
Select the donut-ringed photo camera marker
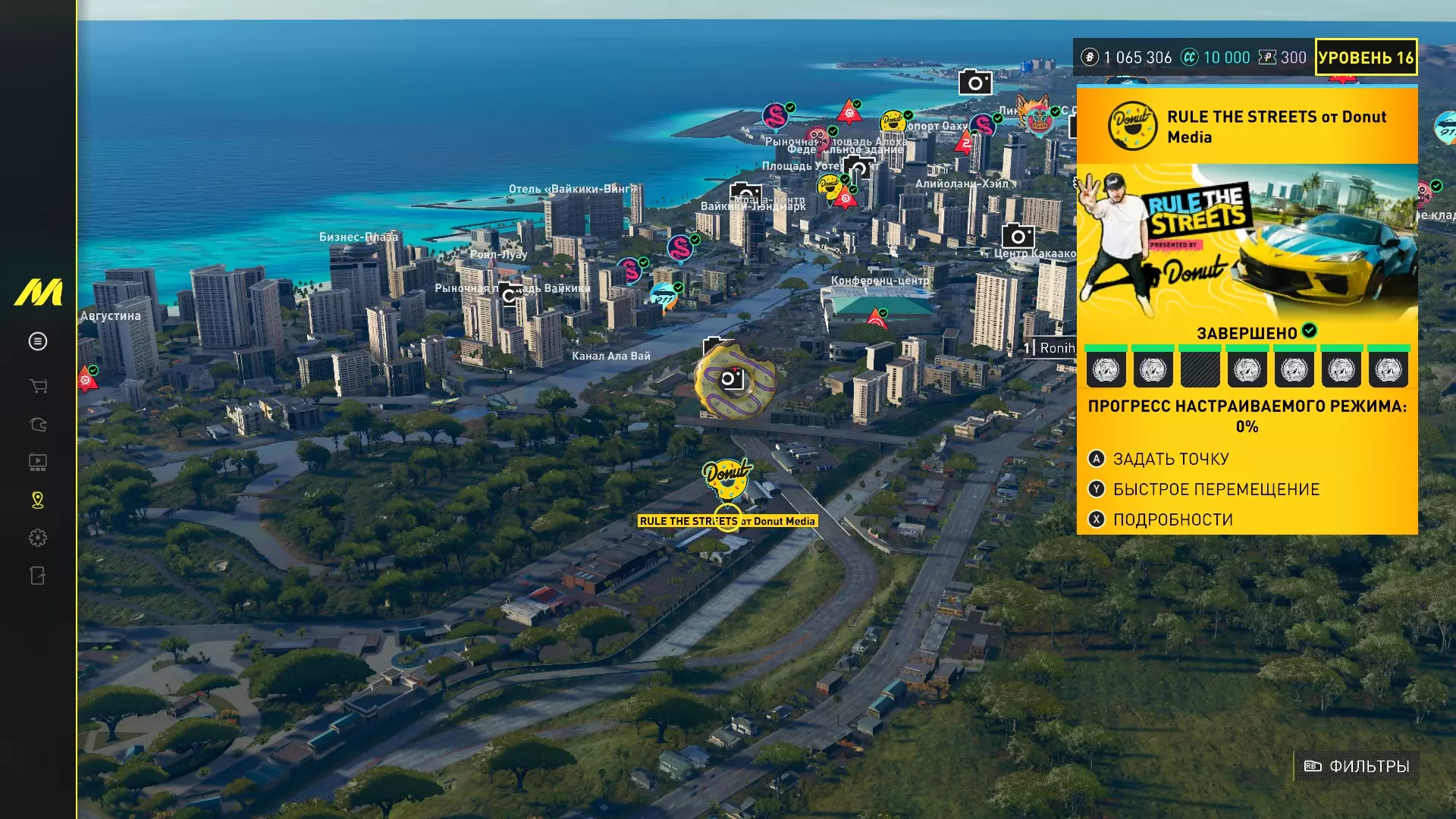click(x=733, y=379)
